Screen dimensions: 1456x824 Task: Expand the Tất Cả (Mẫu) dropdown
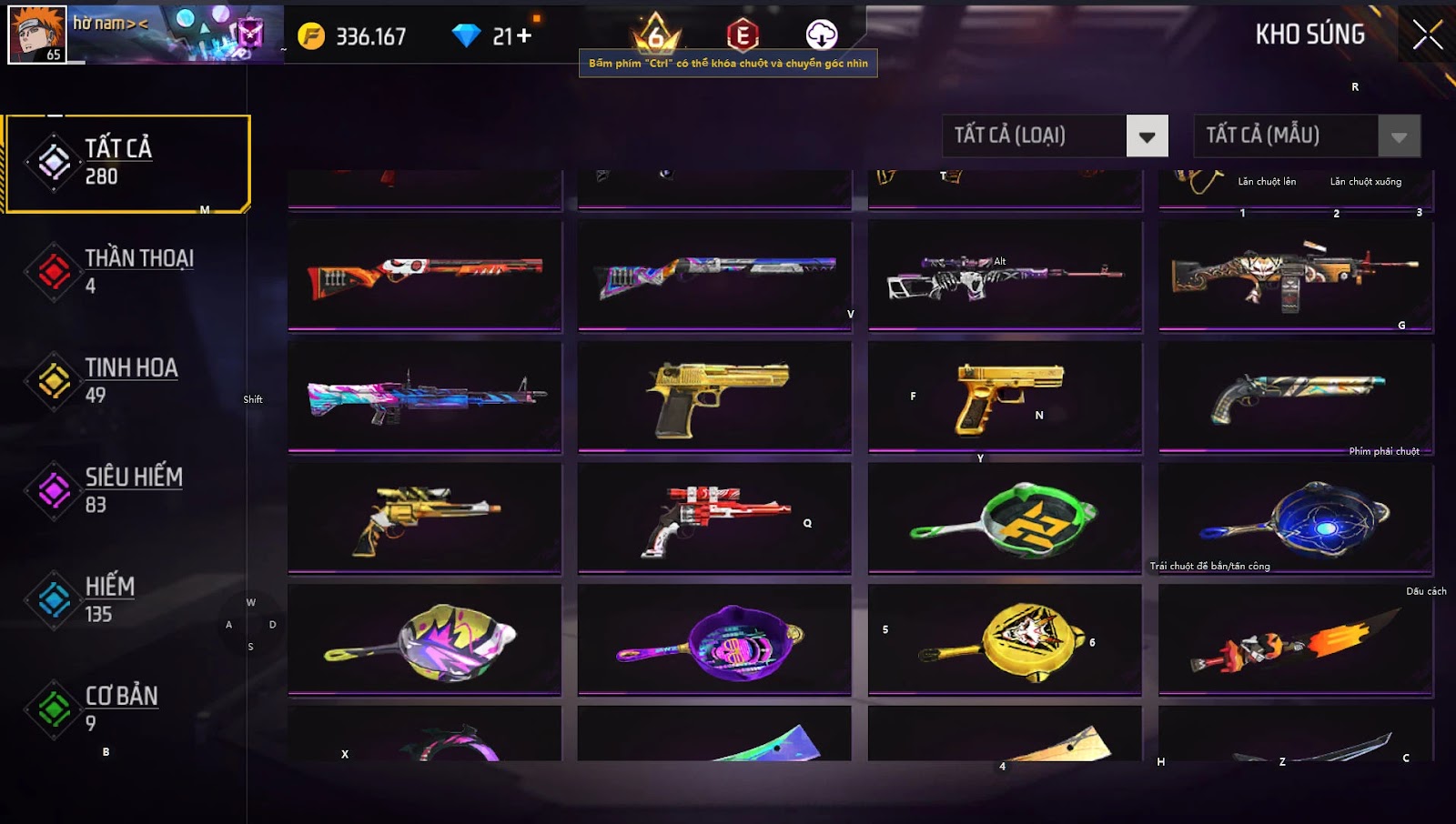[1399, 136]
